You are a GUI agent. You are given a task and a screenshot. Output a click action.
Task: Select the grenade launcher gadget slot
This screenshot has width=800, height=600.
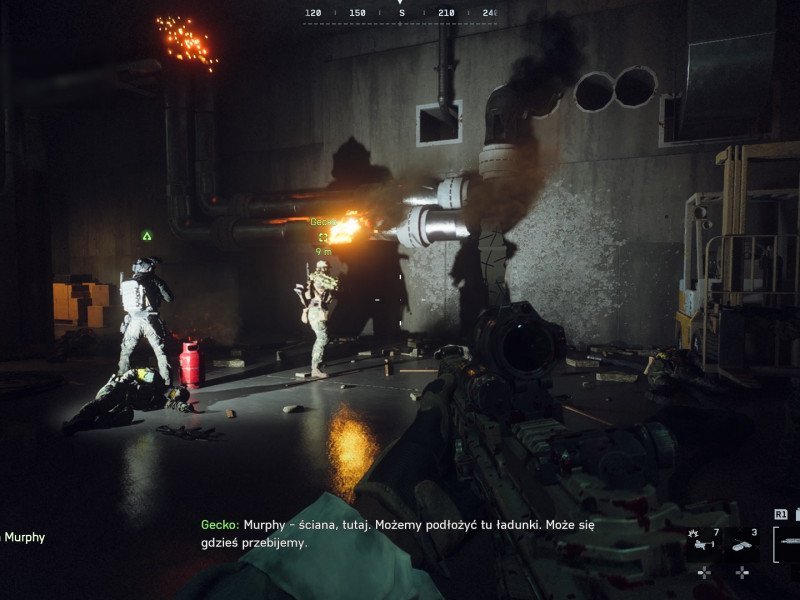(x=704, y=541)
